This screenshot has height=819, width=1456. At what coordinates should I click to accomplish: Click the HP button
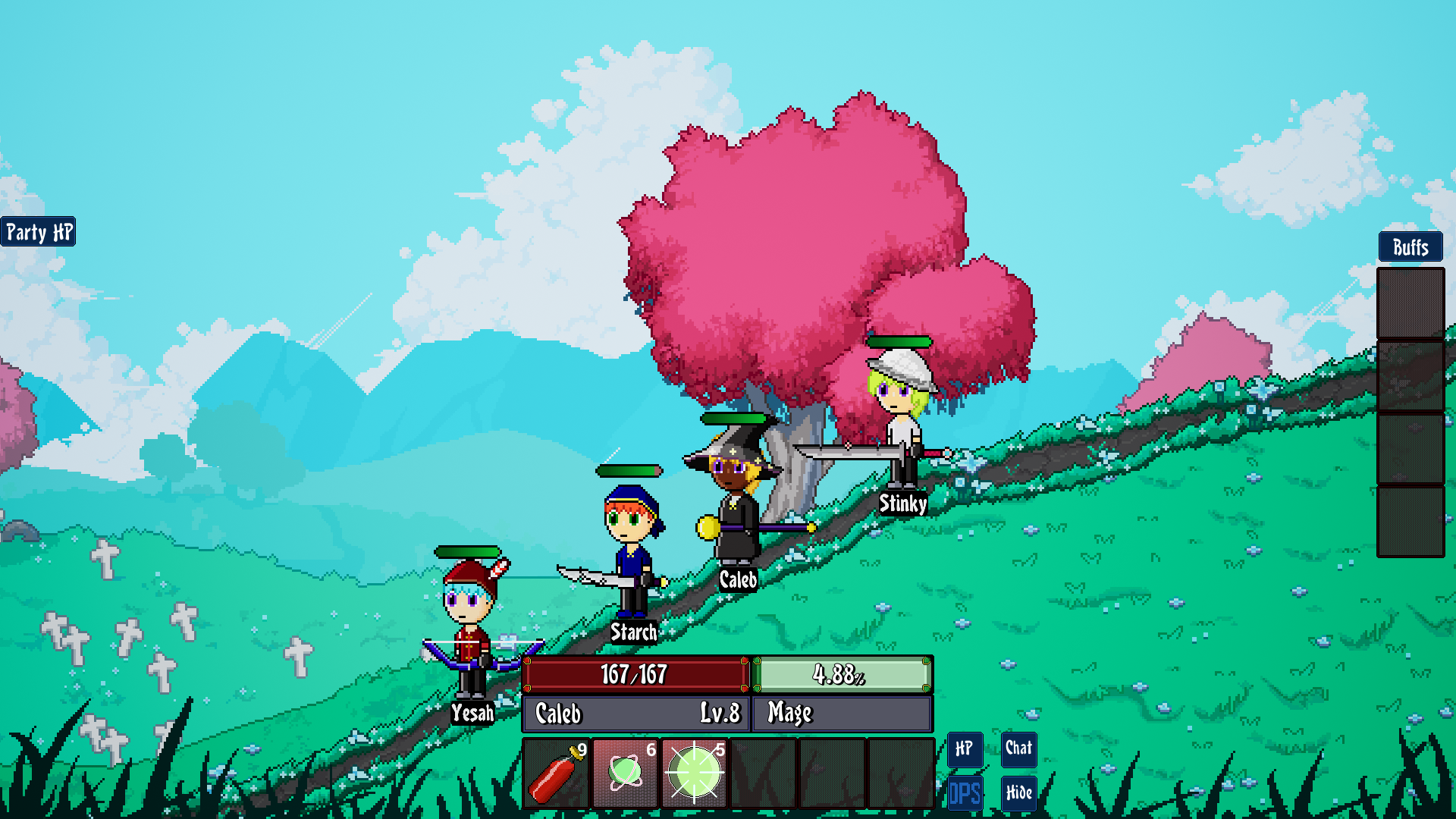[x=965, y=749]
